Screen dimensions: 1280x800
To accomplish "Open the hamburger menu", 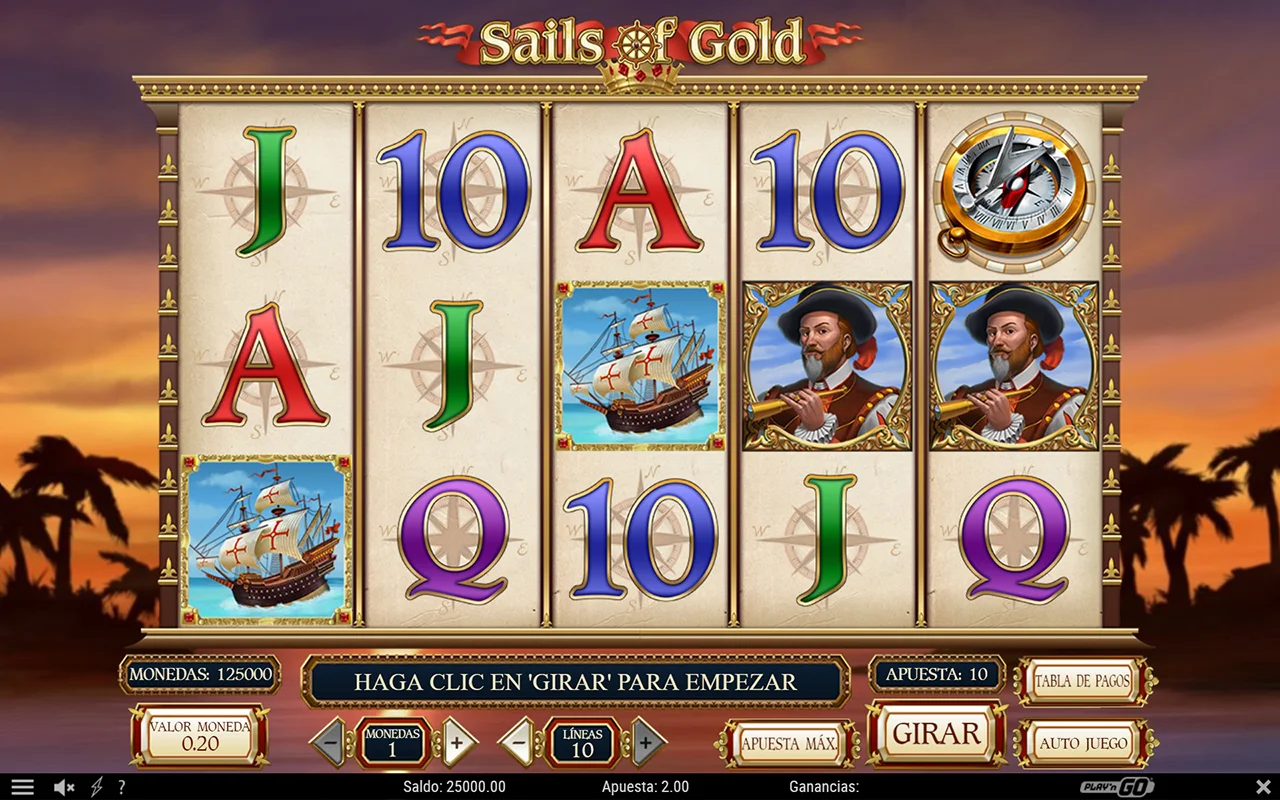I will tap(22, 787).
